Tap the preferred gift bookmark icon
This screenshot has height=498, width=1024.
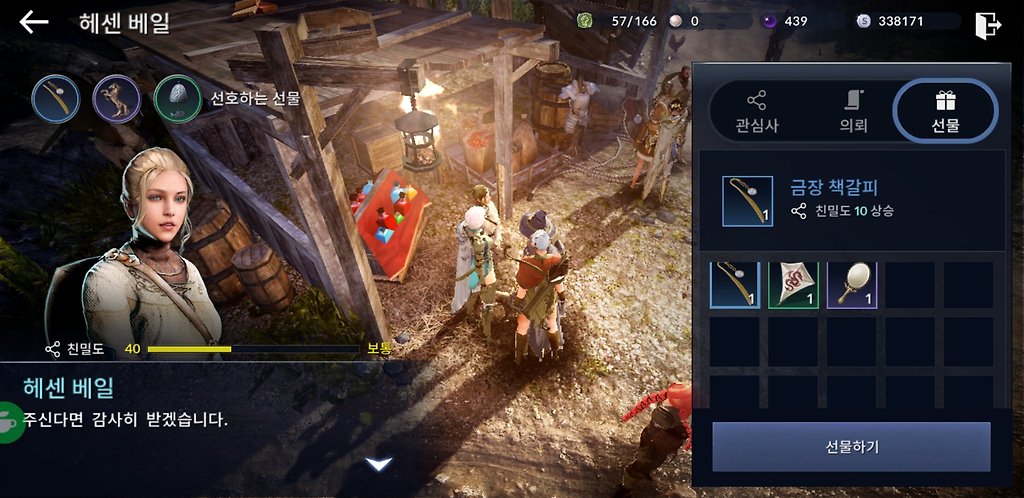click(x=55, y=98)
